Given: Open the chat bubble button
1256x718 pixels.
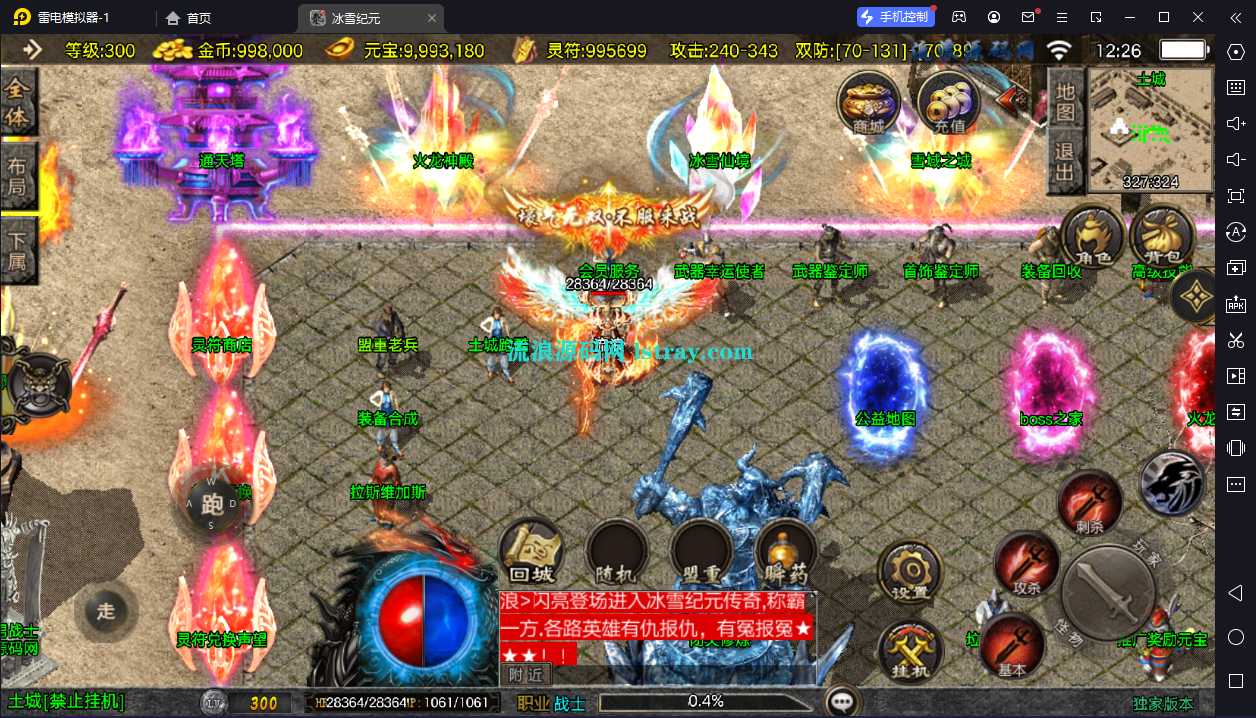Looking at the screenshot, I should (846, 702).
